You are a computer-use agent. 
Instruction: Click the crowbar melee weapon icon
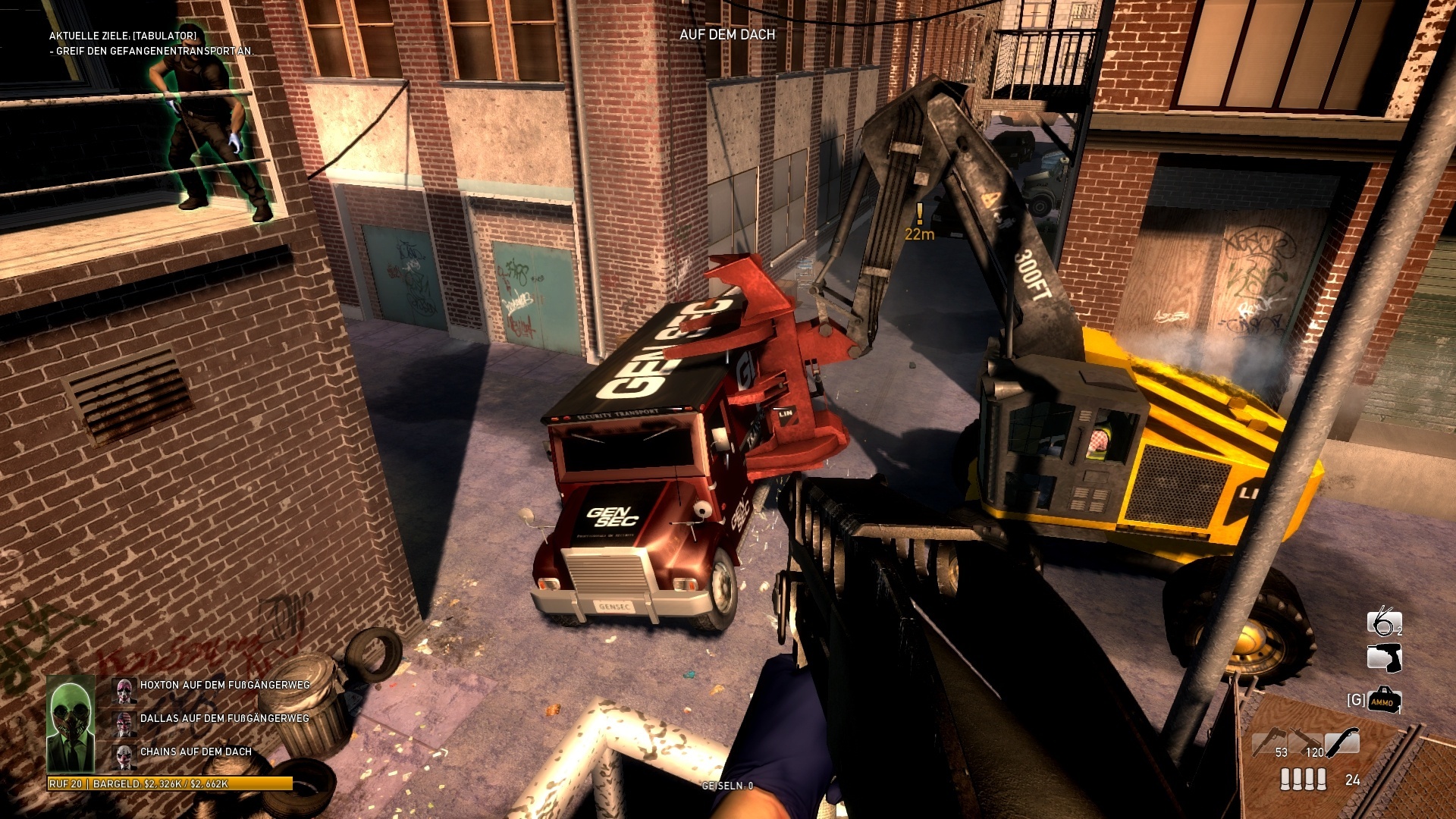(1341, 741)
